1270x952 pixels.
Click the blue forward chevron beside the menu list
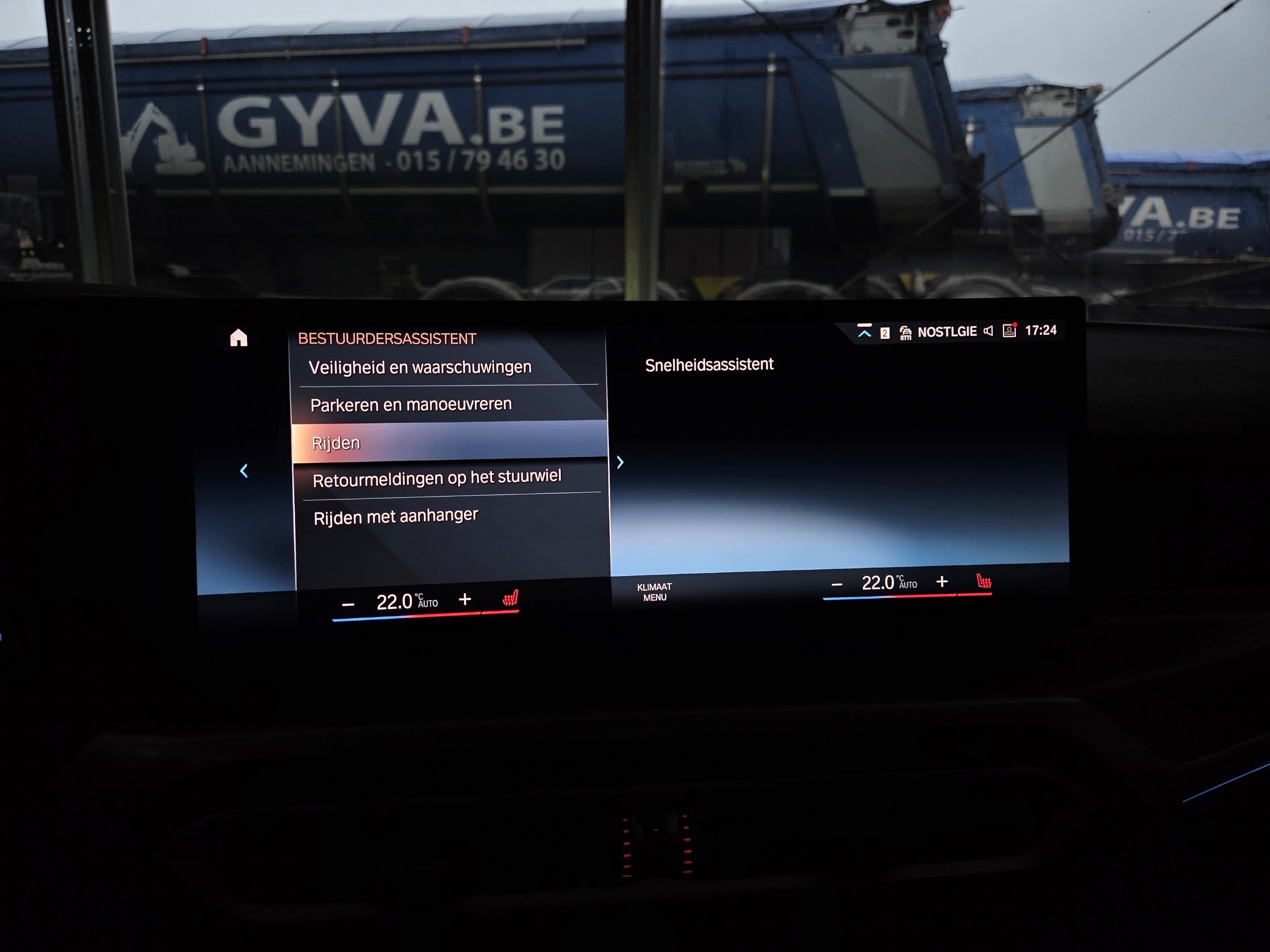[x=620, y=463]
